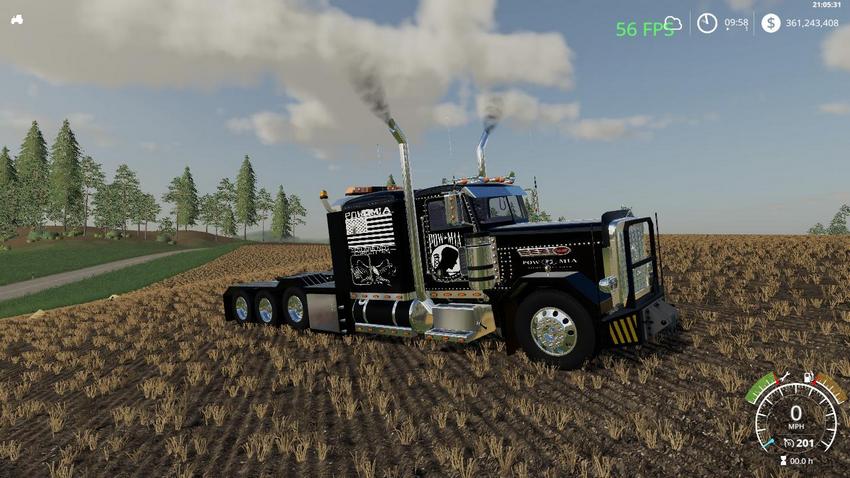Image resolution: width=850 pixels, height=478 pixels.
Task: Click the cruise control speed icon
Action: [x=789, y=442]
